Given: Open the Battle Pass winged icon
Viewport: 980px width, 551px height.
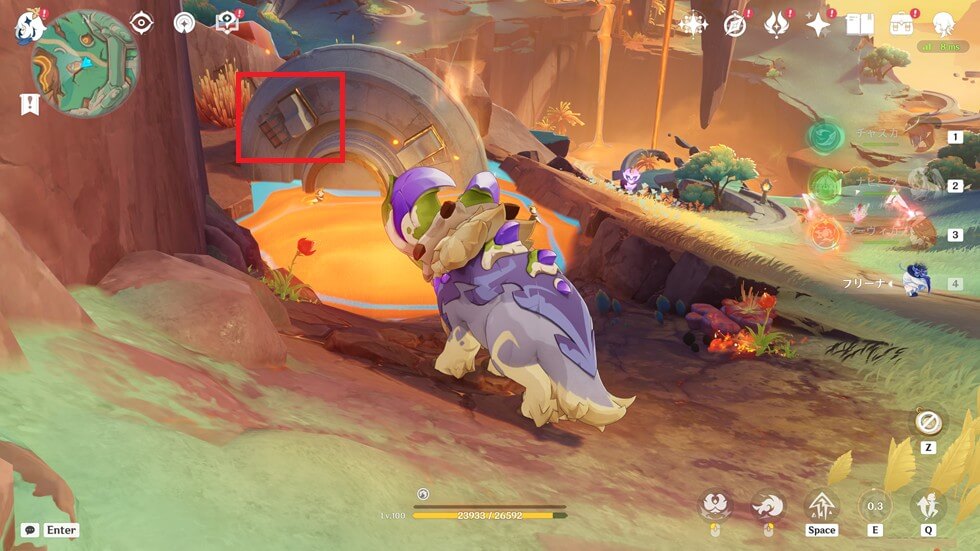Looking at the screenshot, I should (x=777, y=25).
